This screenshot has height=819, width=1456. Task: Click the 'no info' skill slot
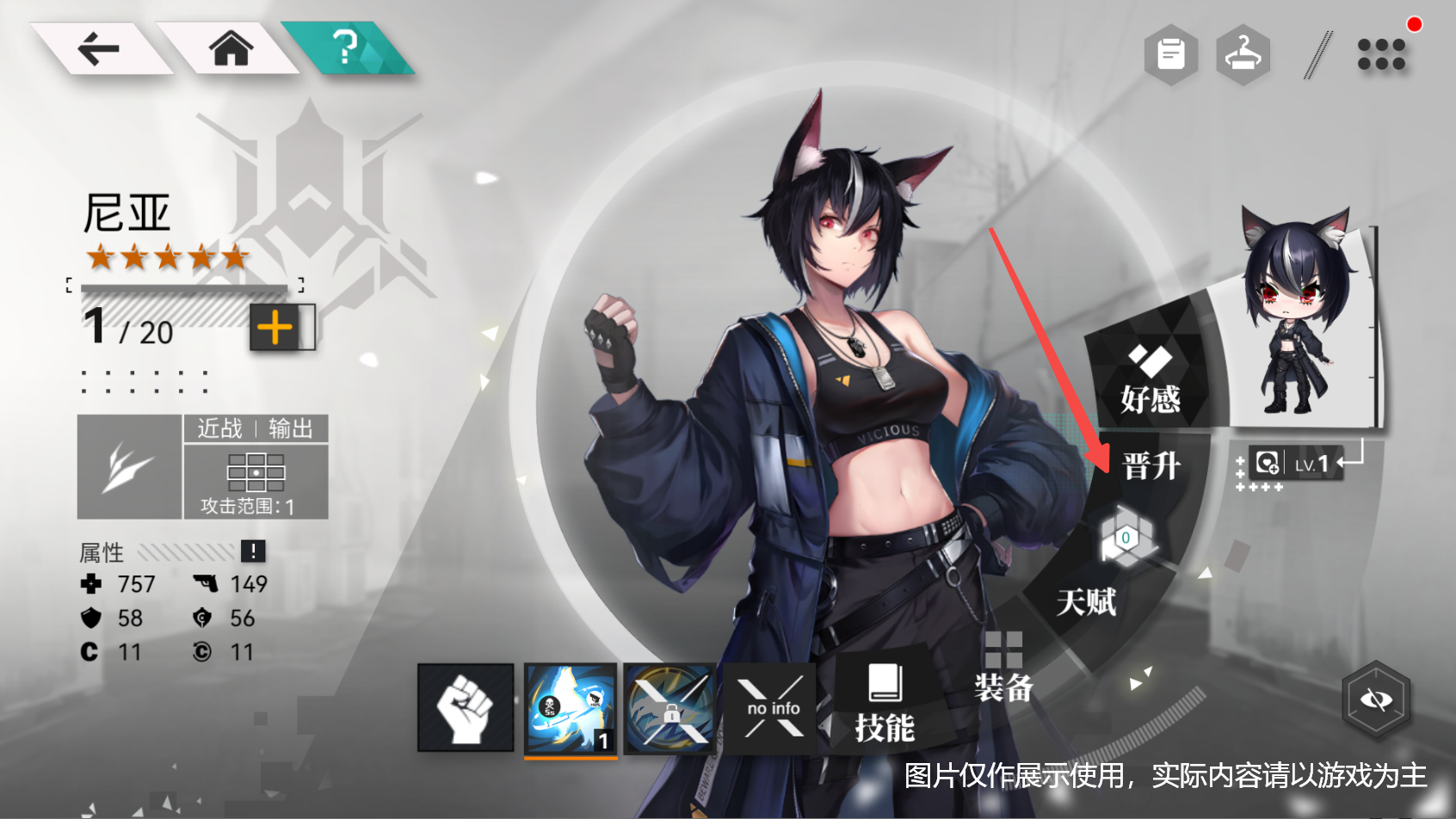click(x=770, y=708)
